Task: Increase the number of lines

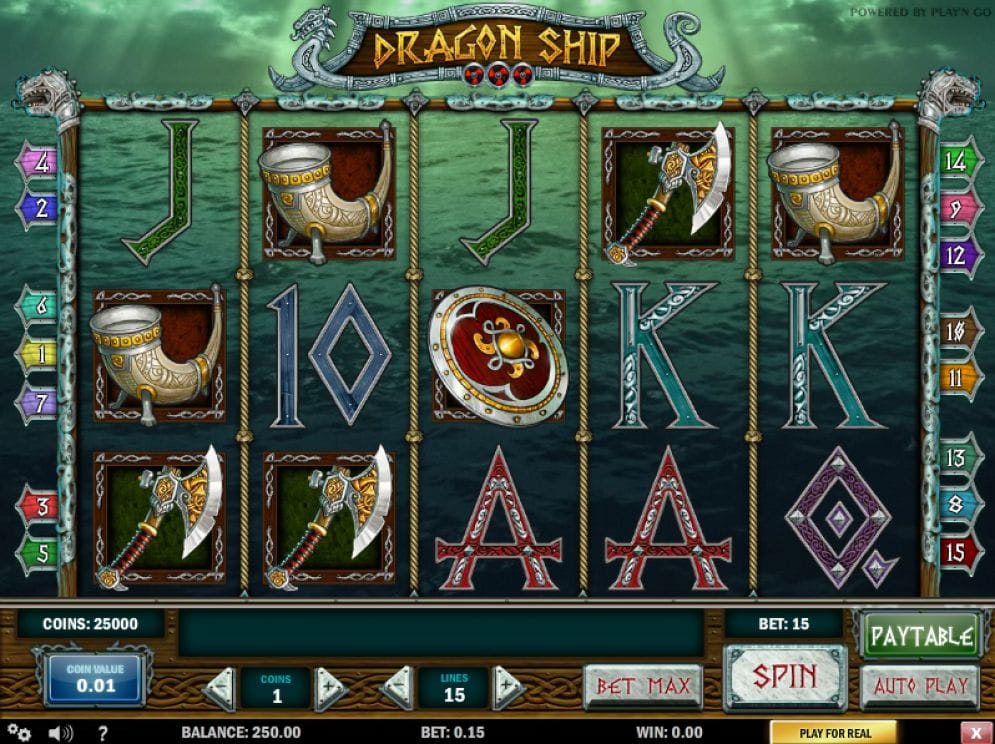Action: (x=509, y=688)
